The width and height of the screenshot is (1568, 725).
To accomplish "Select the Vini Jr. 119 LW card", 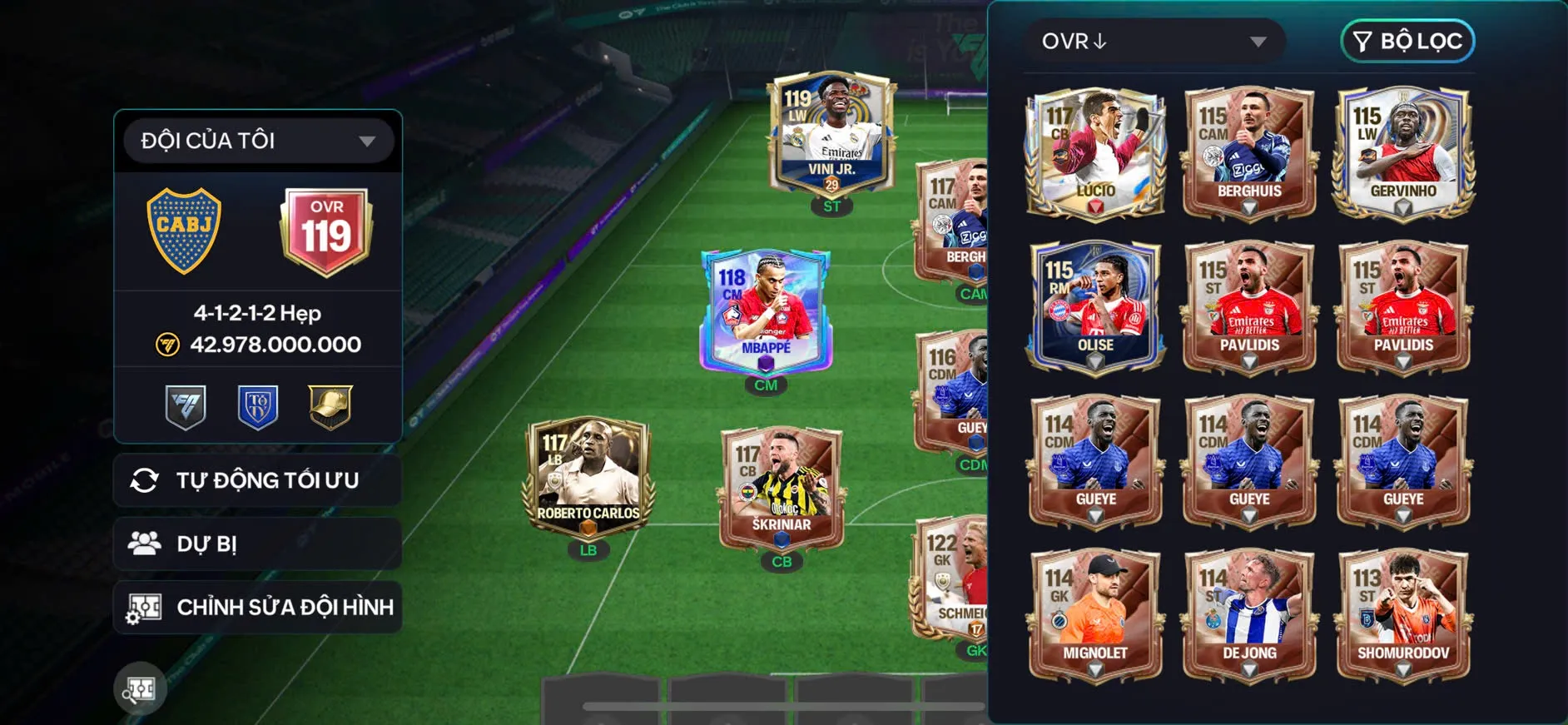I will [x=832, y=137].
